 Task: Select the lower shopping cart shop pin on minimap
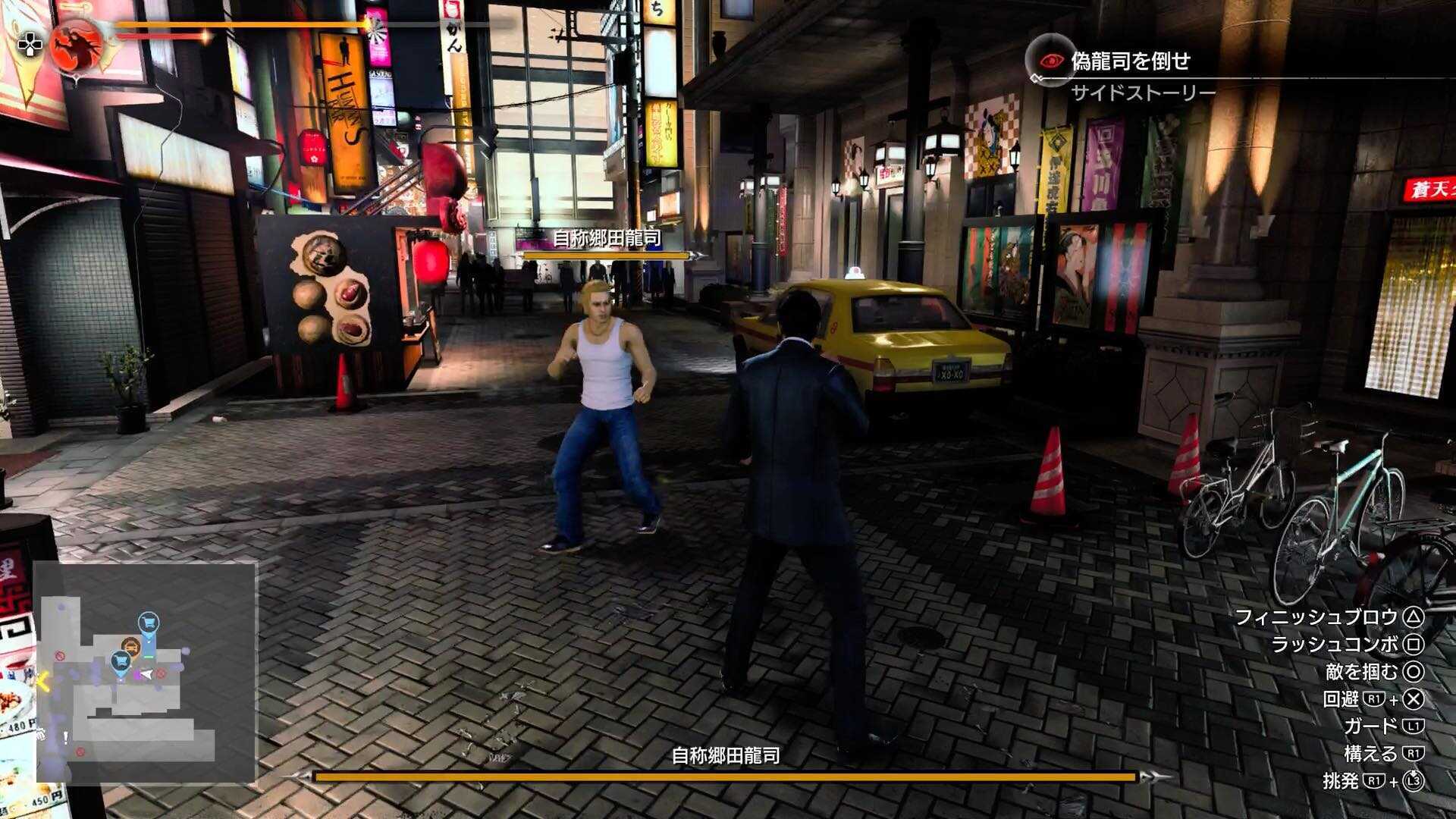pos(120,663)
